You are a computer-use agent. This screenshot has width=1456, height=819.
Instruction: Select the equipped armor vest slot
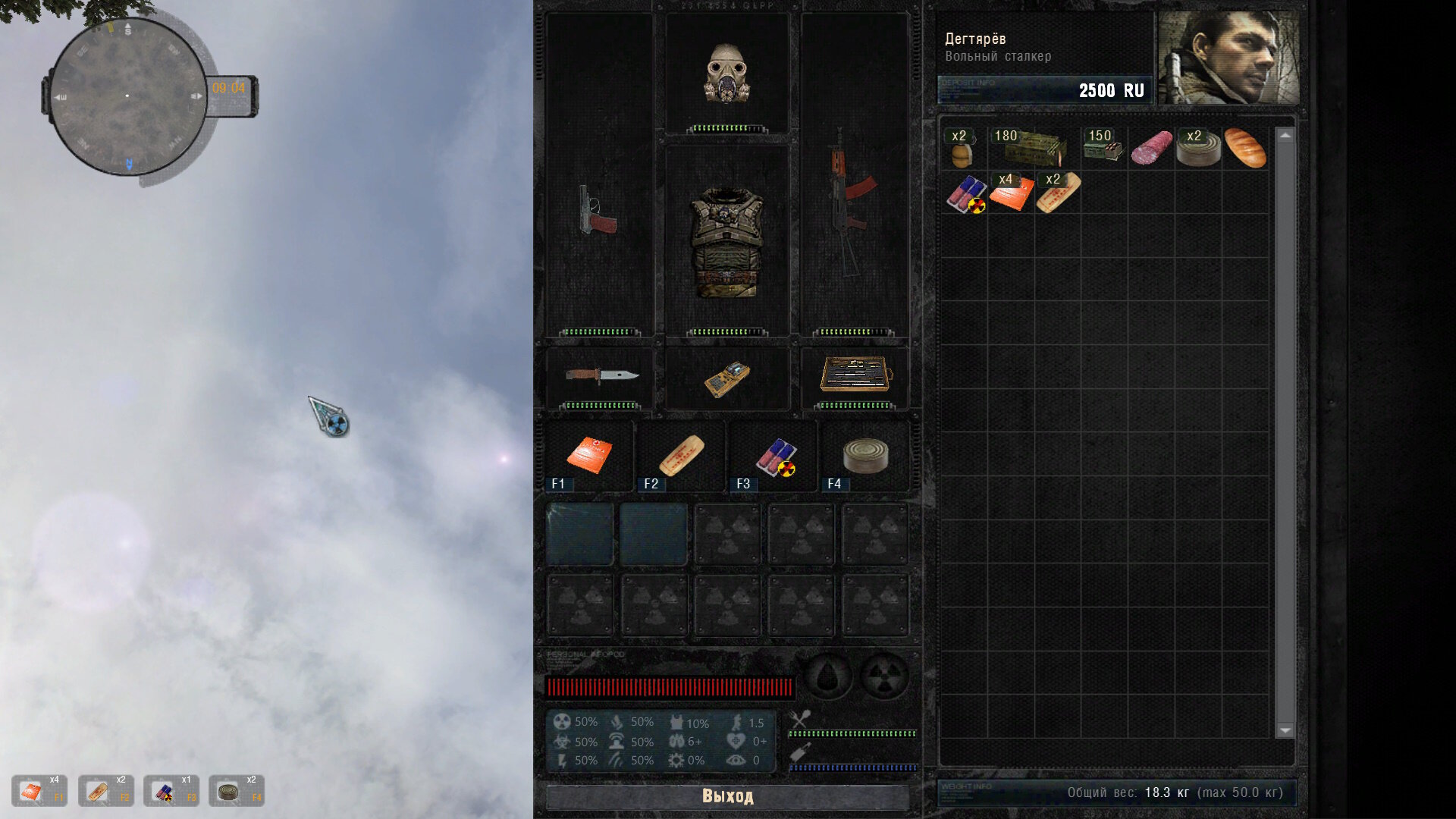(726, 241)
